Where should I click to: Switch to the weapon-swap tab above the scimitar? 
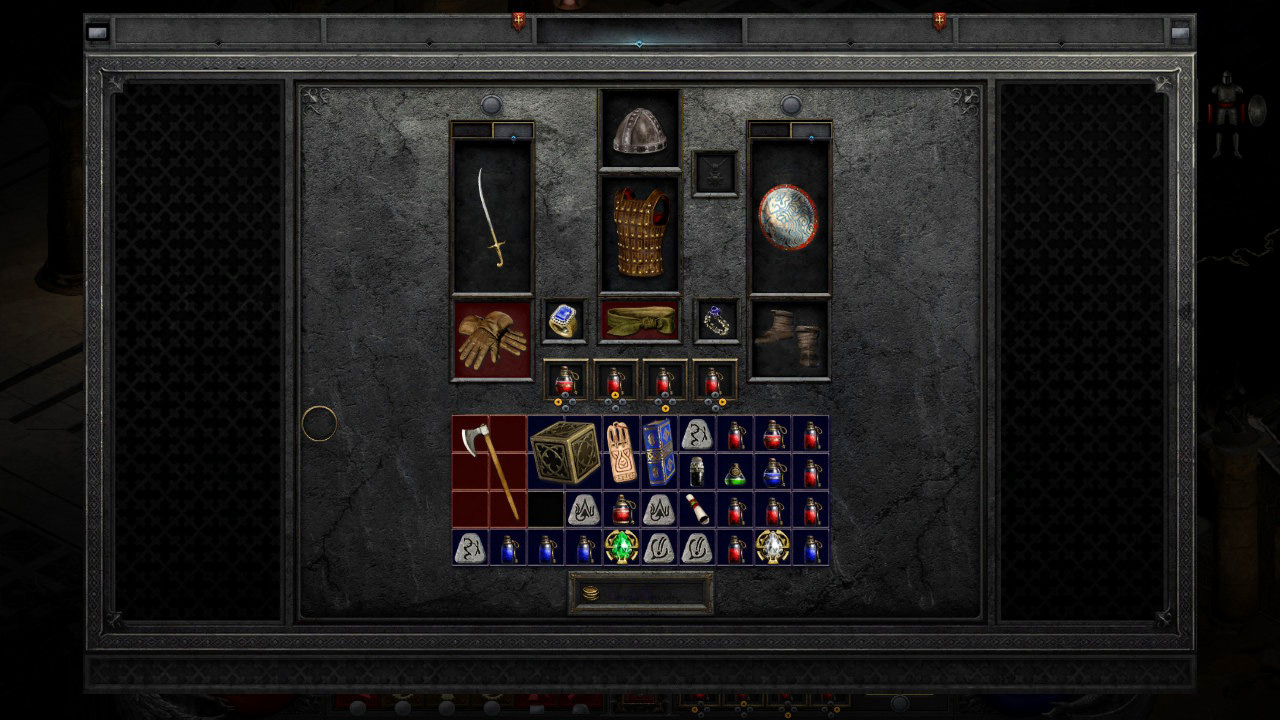[x=513, y=130]
